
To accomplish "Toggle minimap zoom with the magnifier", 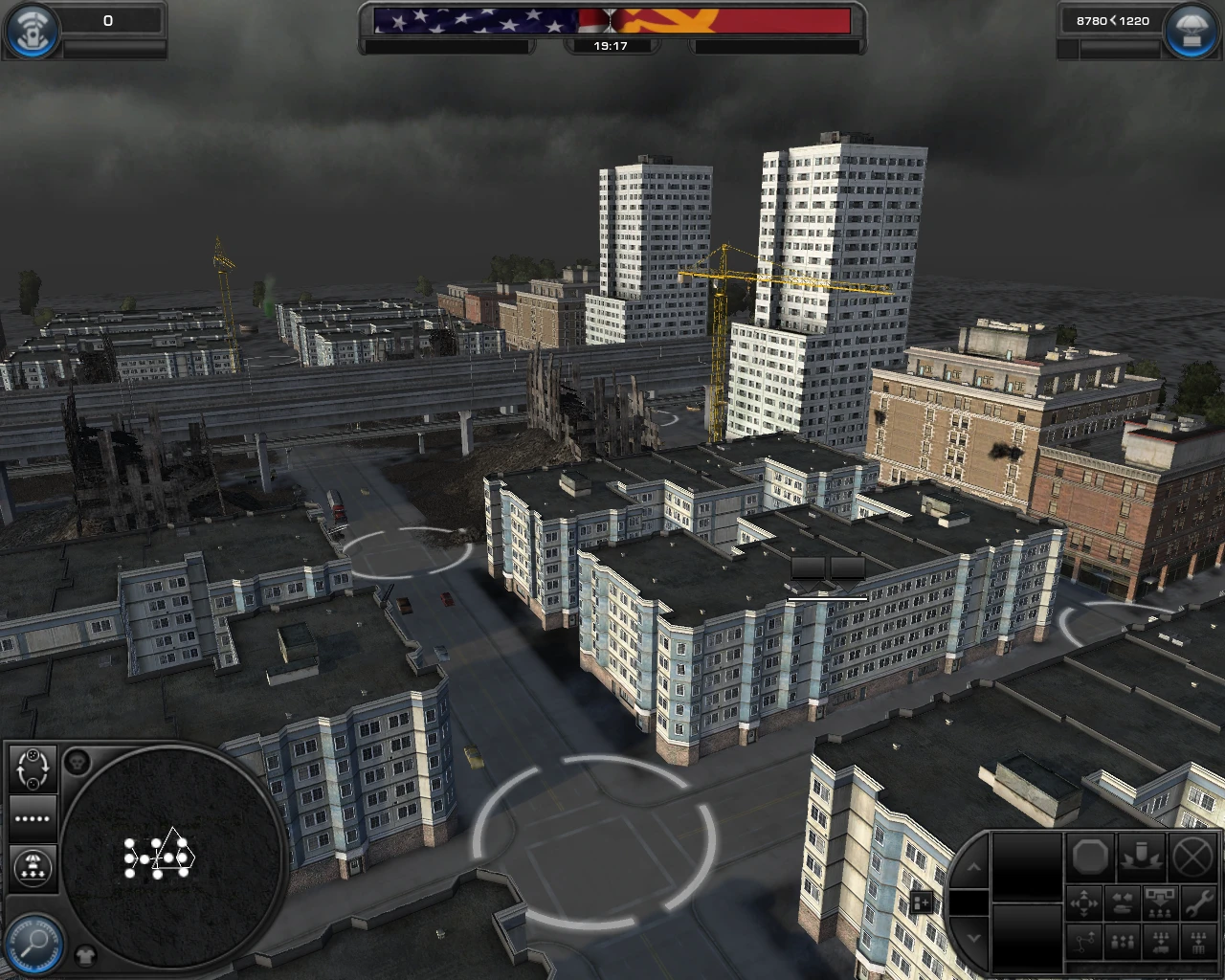I will [x=33, y=942].
